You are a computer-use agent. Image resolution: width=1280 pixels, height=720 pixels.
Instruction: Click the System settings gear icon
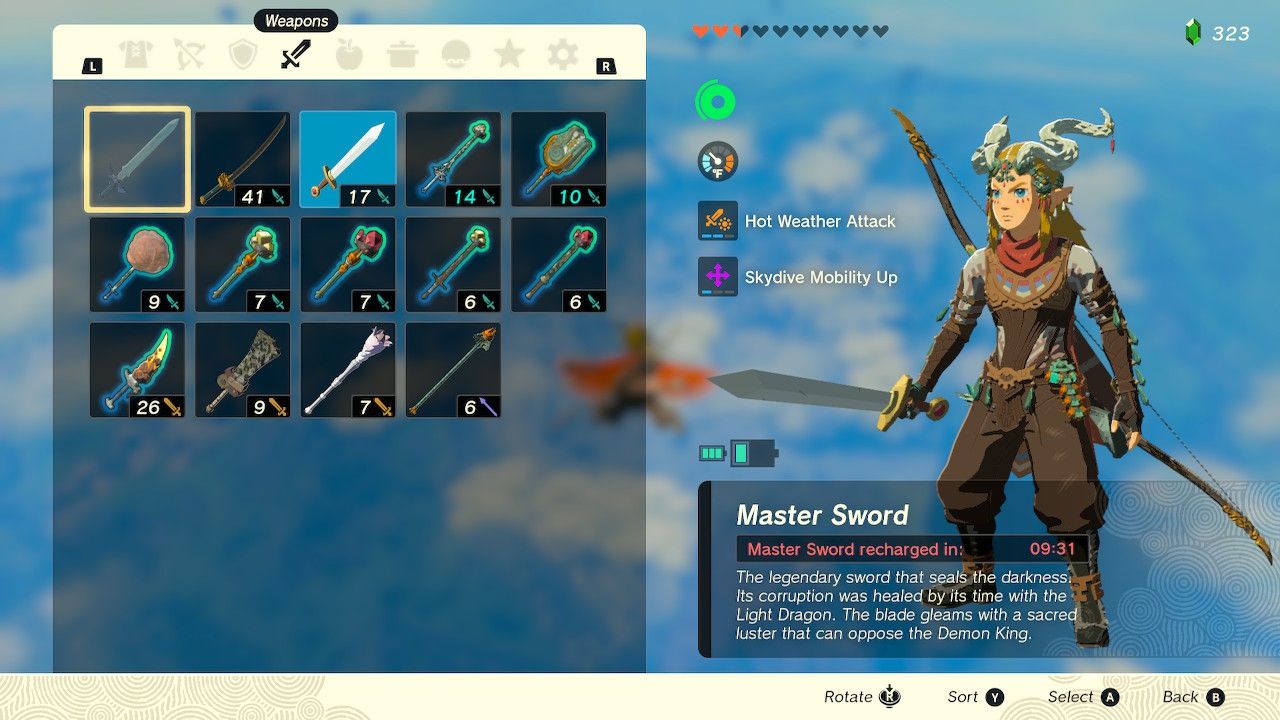pyautogui.click(x=563, y=55)
